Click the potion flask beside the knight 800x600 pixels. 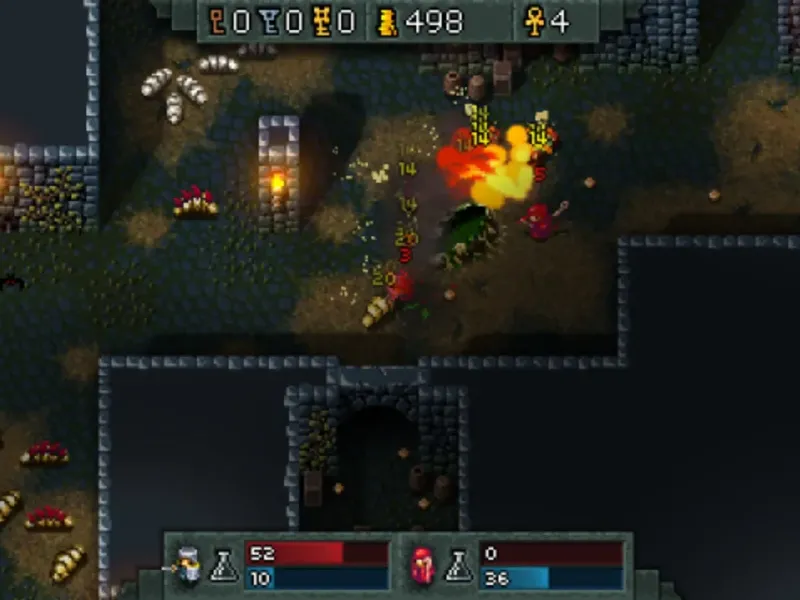tap(223, 567)
